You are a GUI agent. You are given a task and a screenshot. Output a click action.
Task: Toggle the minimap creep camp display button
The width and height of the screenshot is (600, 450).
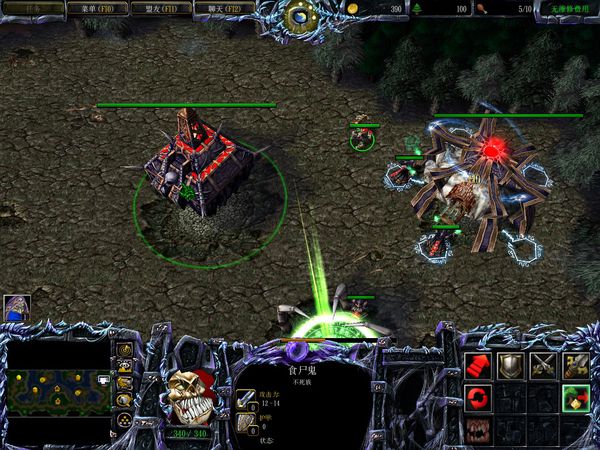click(x=125, y=400)
